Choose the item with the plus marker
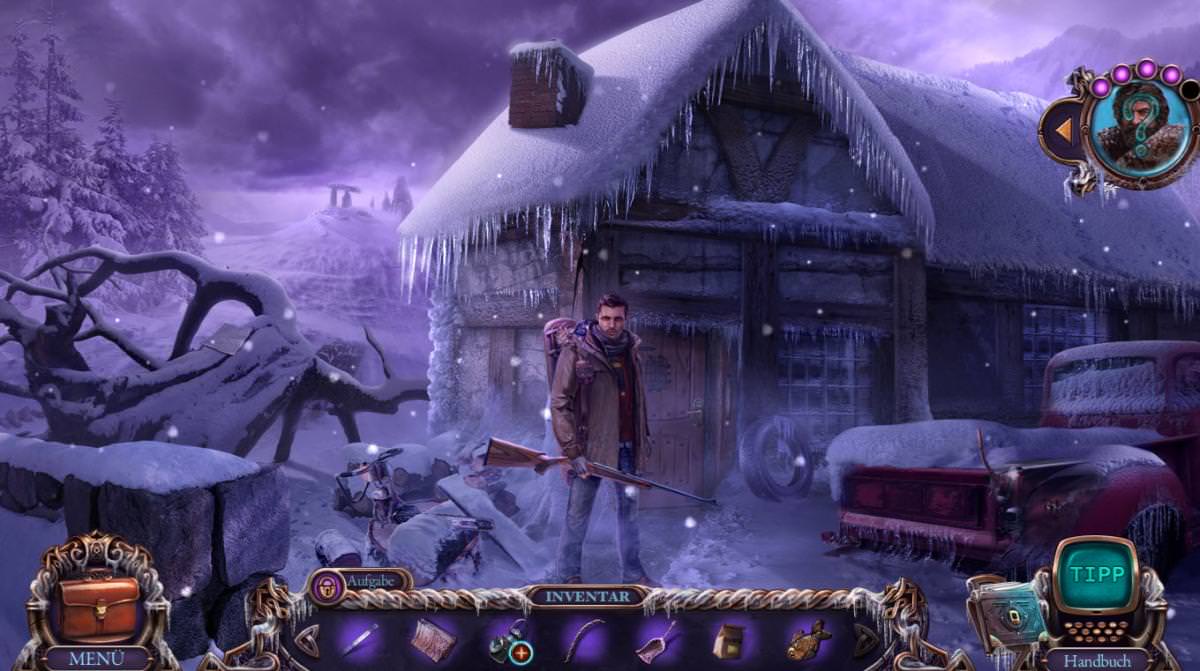The width and height of the screenshot is (1200, 671). pyautogui.click(x=509, y=641)
